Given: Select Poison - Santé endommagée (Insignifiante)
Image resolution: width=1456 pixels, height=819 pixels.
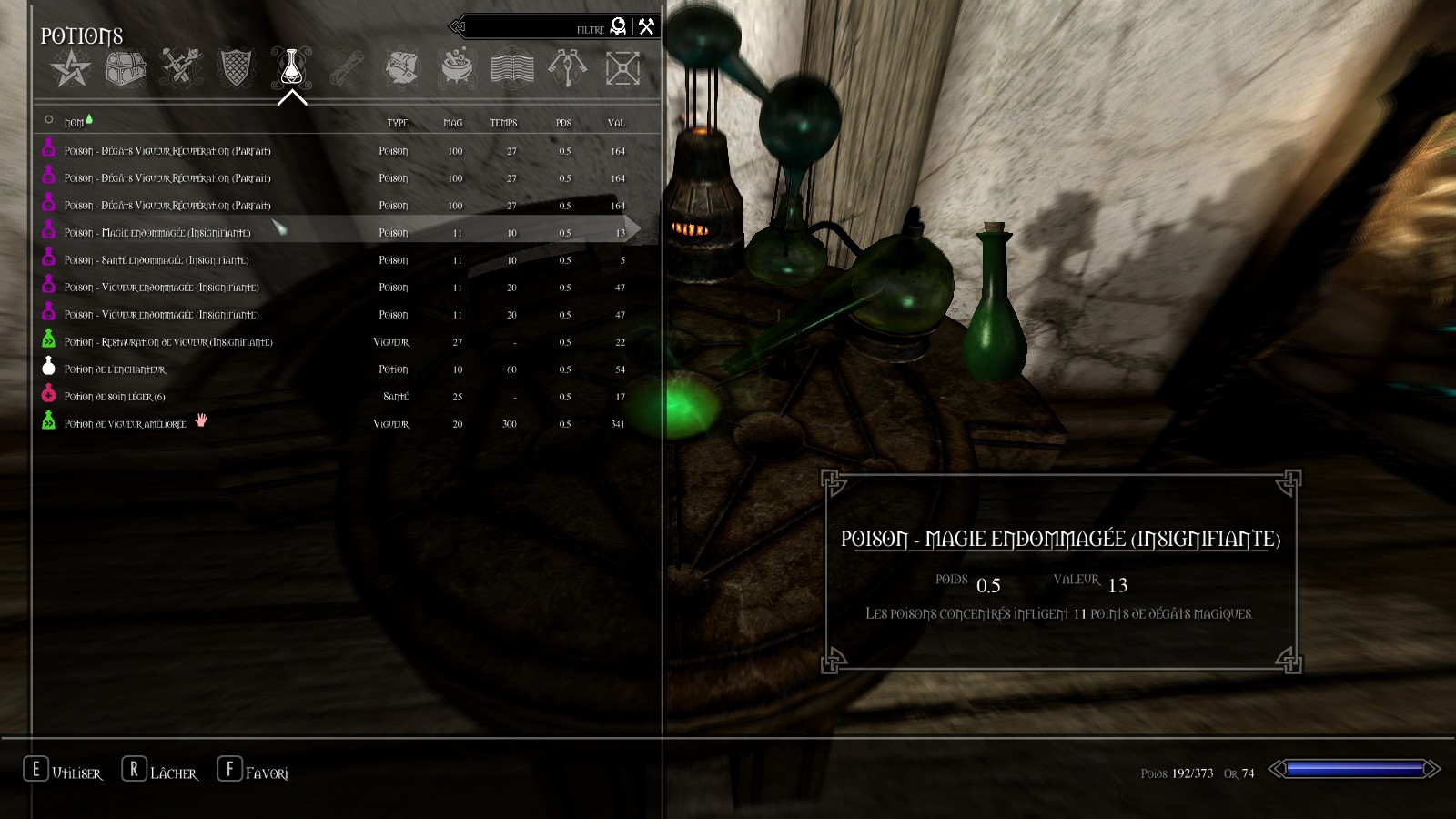Looking at the screenshot, I should pyautogui.click(x=157, y=260).
